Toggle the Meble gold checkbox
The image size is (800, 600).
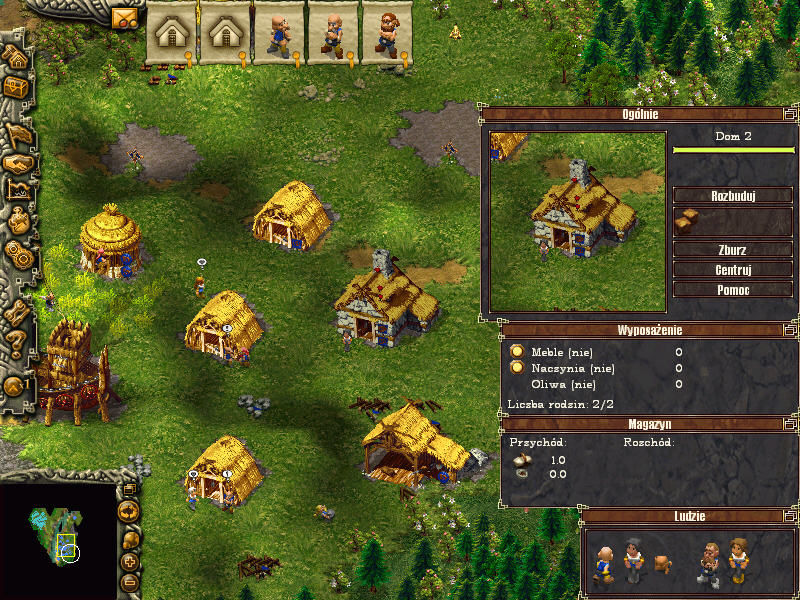[x=517, y=351]
